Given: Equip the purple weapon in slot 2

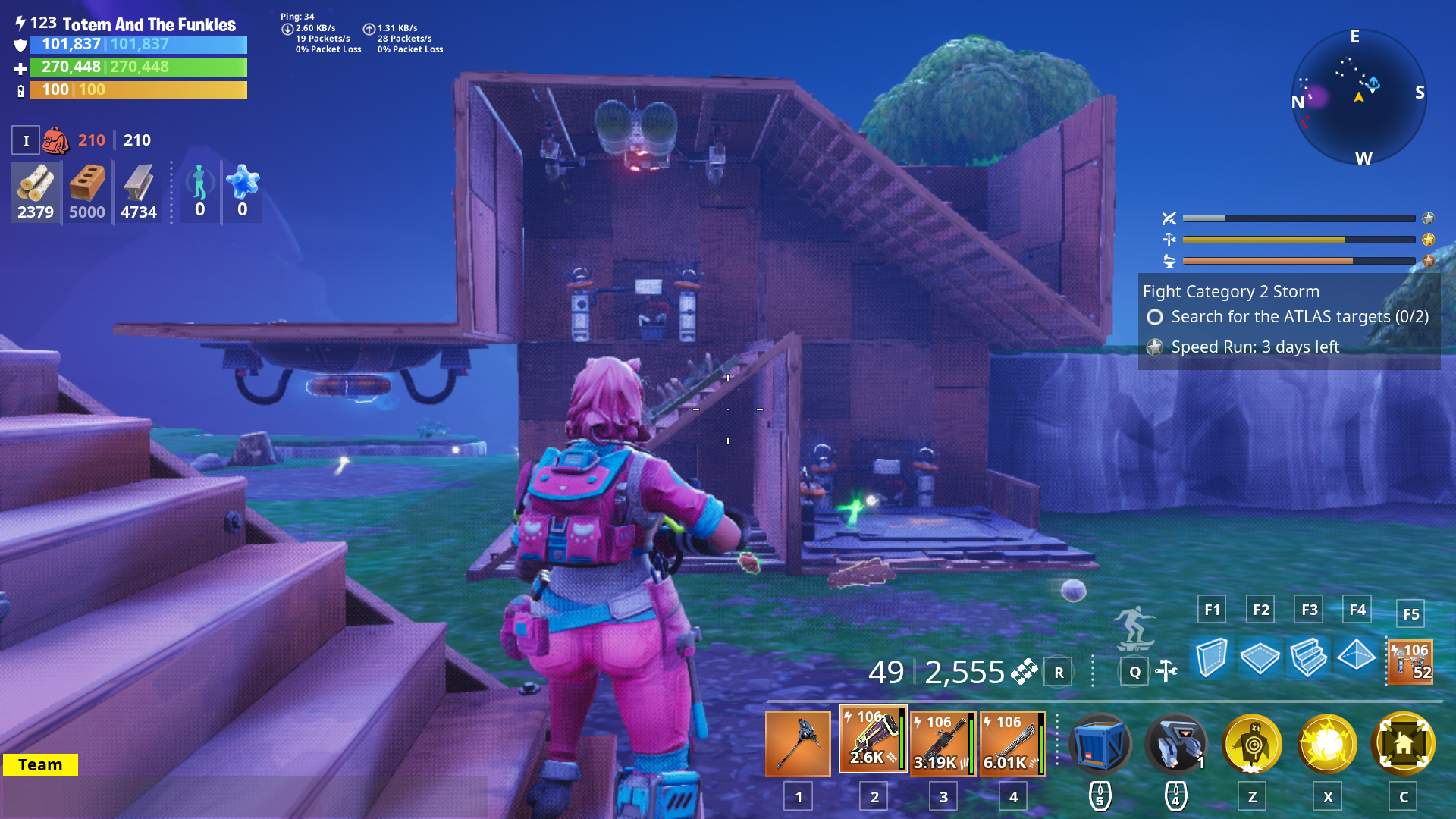Looking at the screenshot, I should (873, 737).
